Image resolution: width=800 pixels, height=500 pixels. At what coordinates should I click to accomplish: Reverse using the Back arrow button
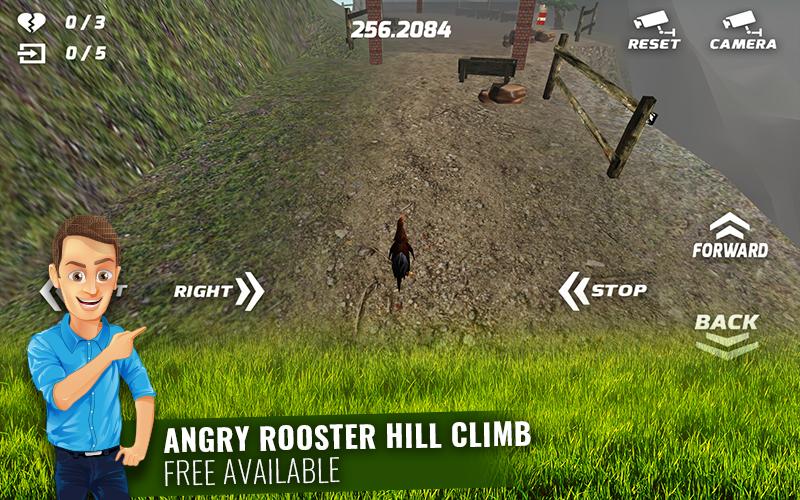click(x=727, y=333)
